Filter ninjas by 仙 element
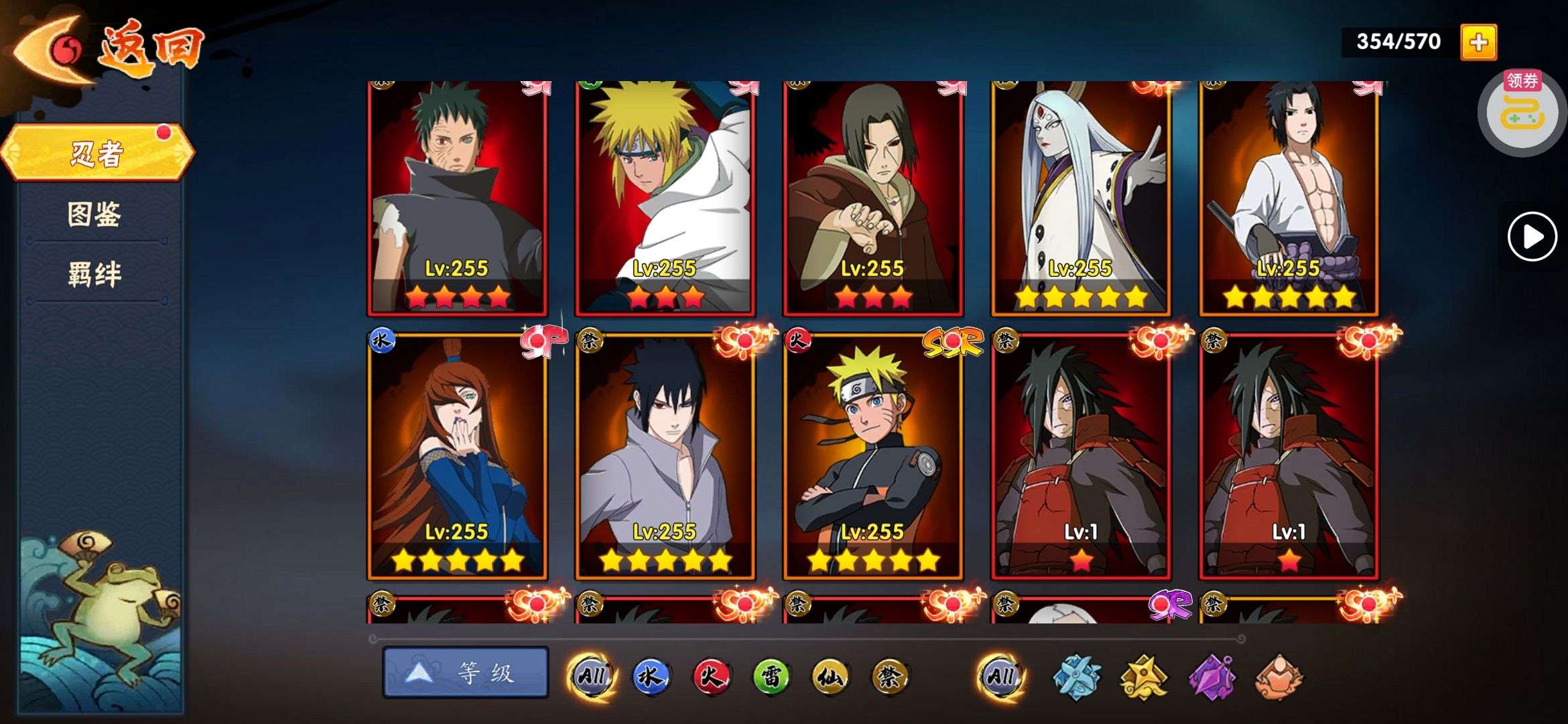Screen dimensions: 1568x724 [x=830, y=676]
